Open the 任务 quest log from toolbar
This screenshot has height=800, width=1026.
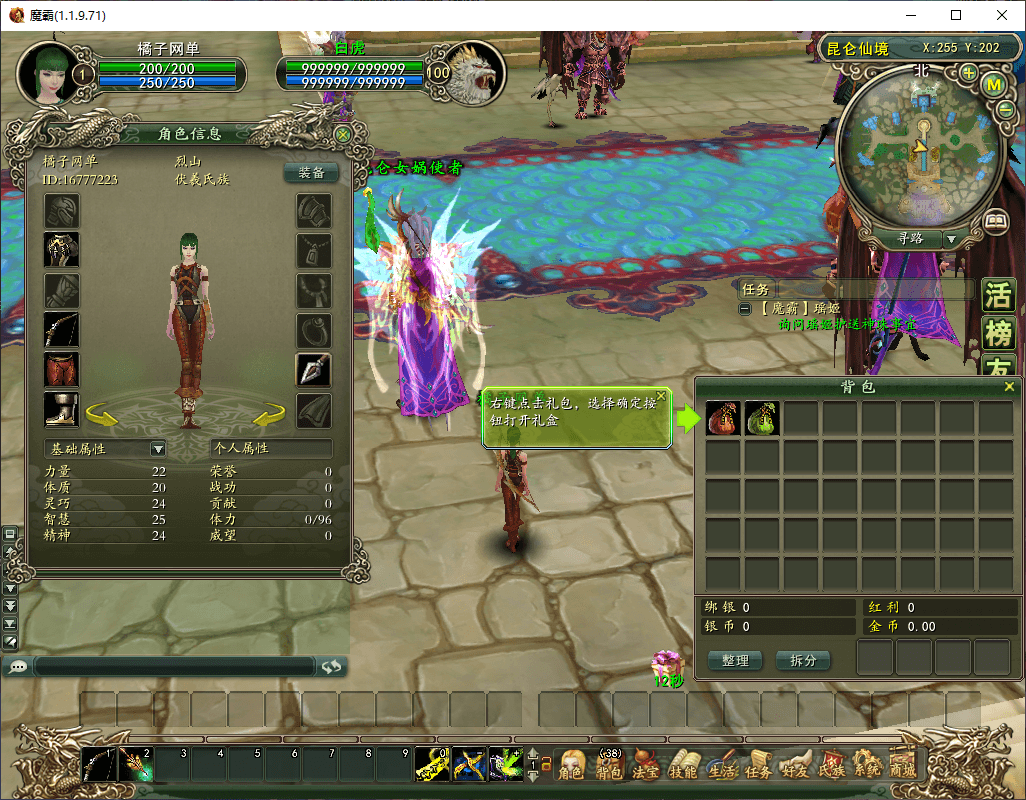click(757, 766)
